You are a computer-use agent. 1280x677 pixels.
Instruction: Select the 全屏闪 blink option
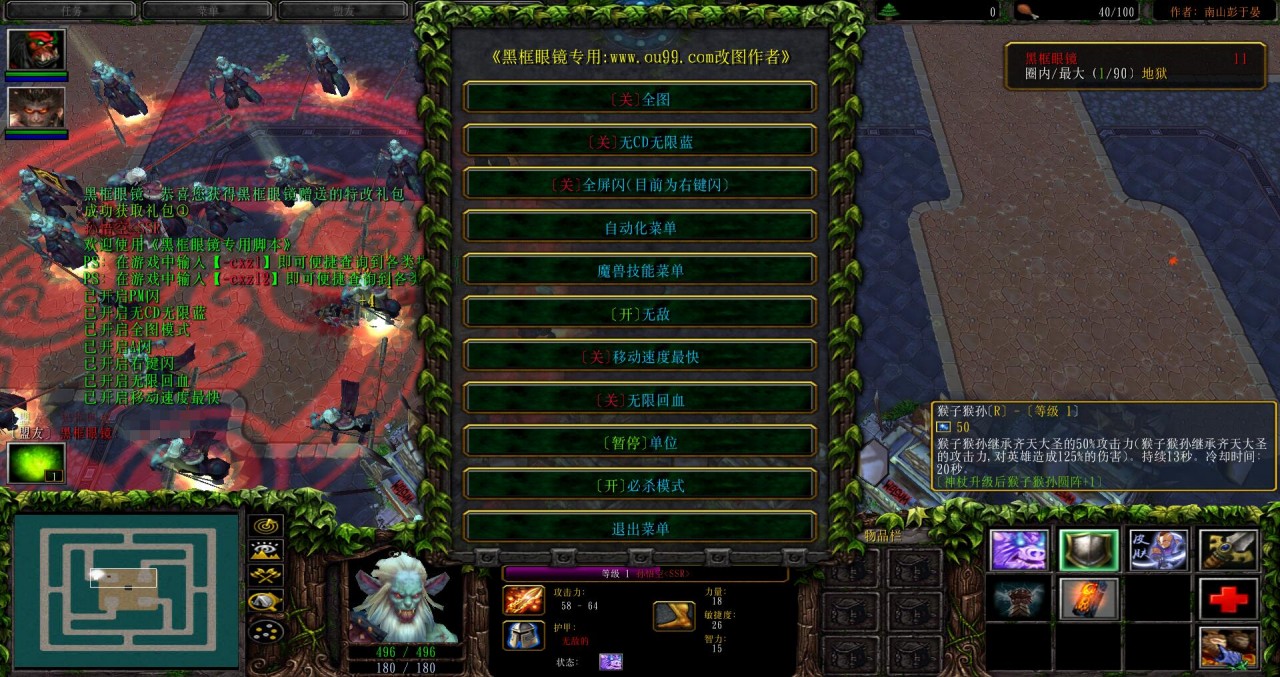point(640,185)
